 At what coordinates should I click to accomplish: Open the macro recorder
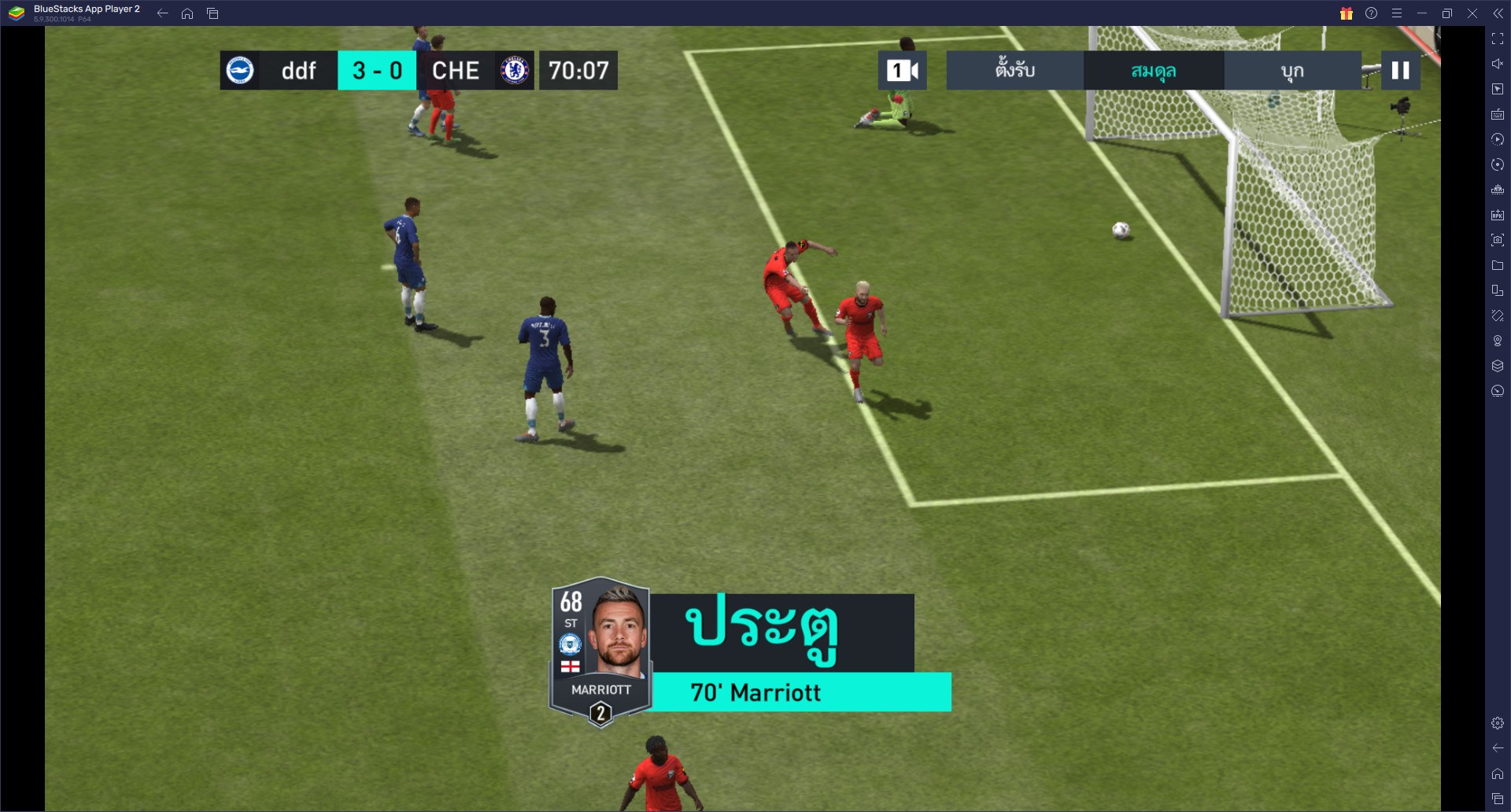(1498, 139)
